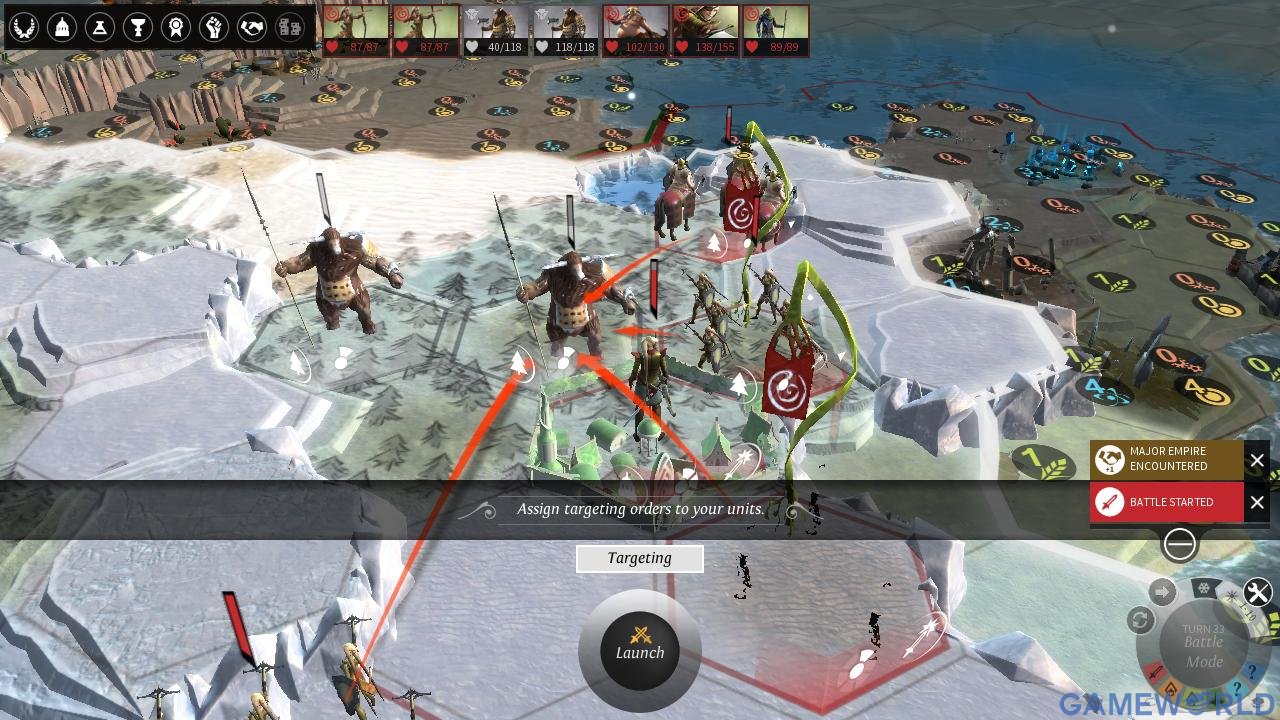The image size is (1280, 720).
Task: Open the city list dome icon
Action: [x=62, y=27]
